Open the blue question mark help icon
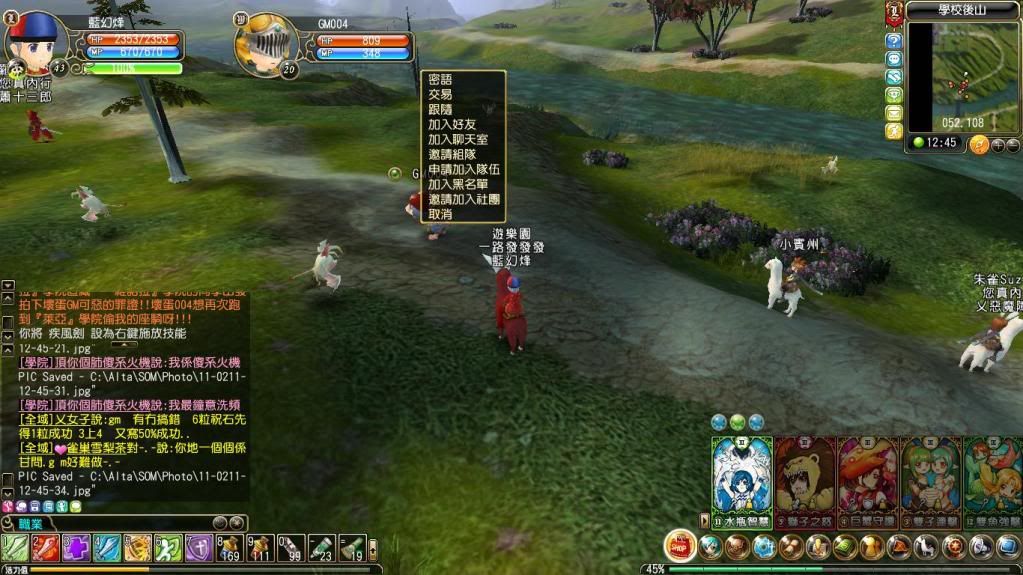Screen dimensions: 1023x575 tap(894, 41)
